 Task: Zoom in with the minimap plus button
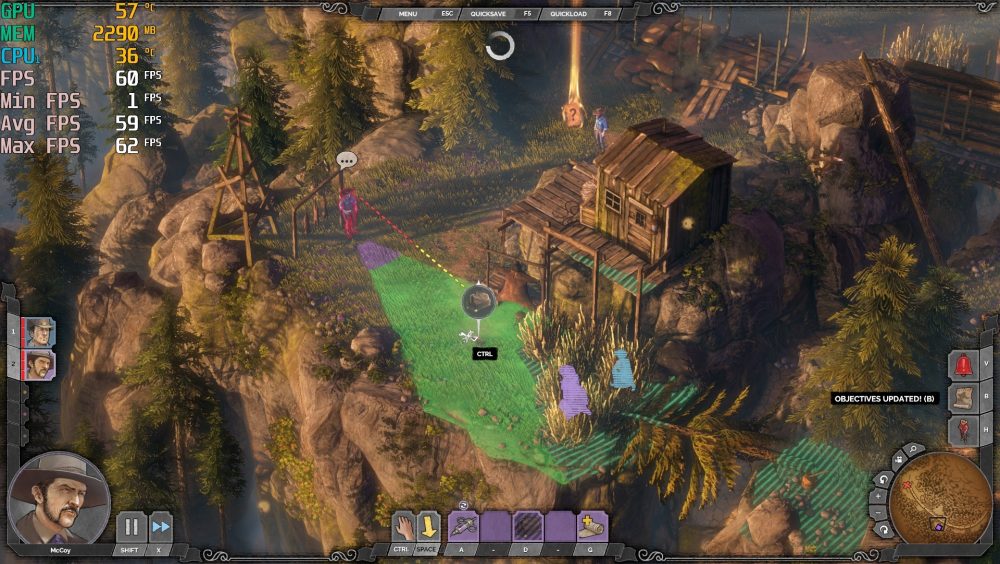[x=879, y=495]
